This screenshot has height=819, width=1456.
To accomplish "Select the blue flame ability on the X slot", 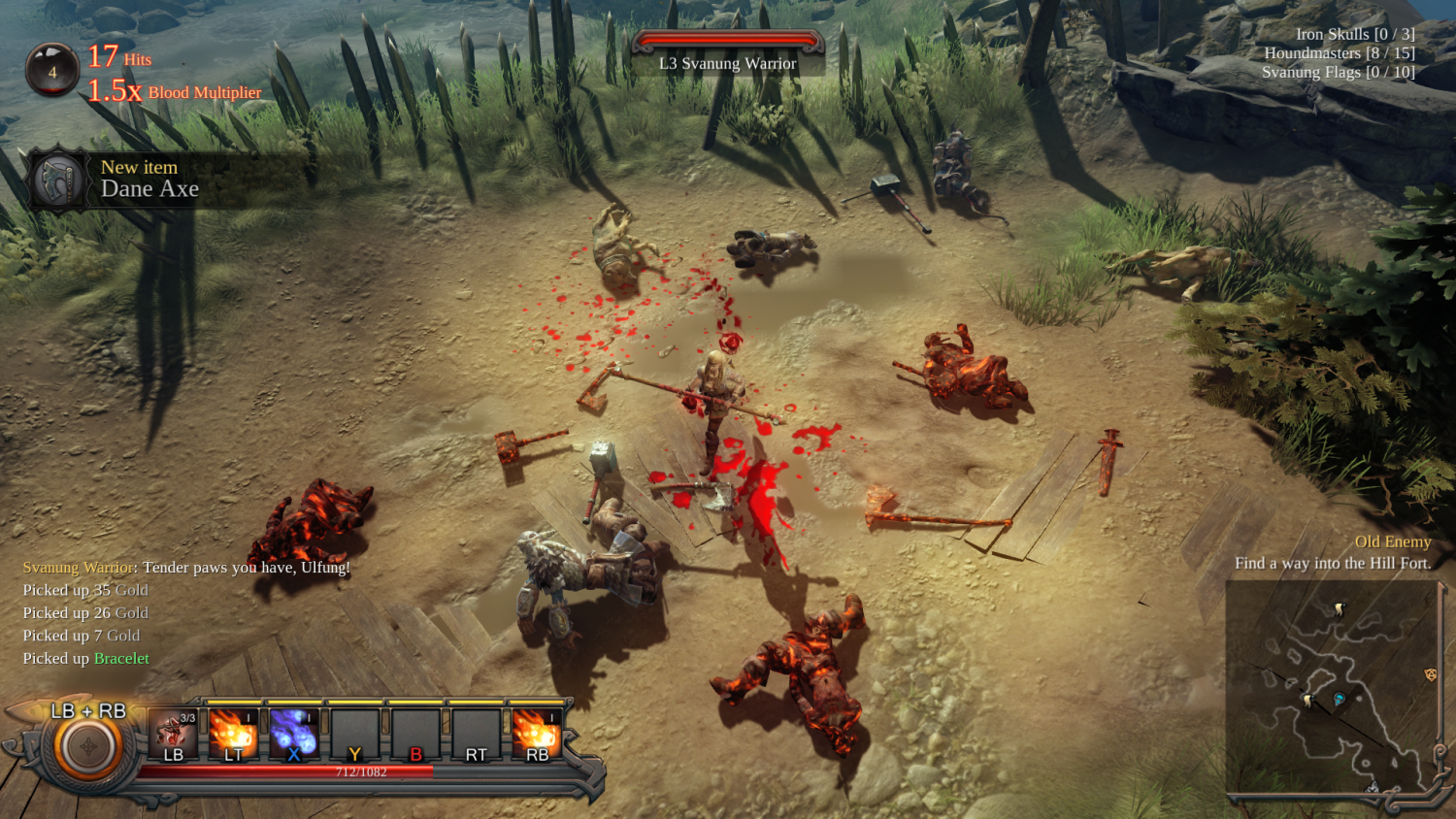I will (293, 731).
